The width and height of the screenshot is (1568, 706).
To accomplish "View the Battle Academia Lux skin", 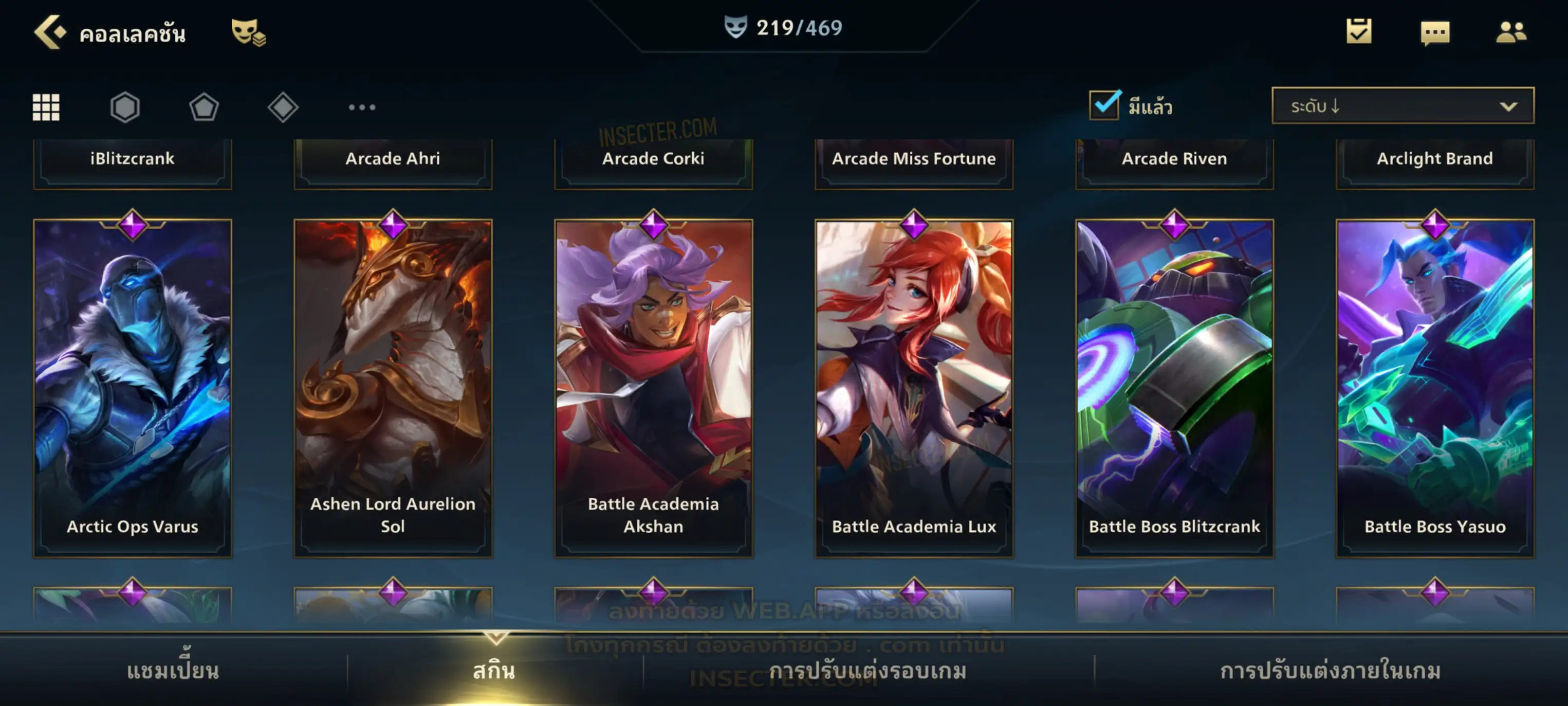I will (914, 388).
